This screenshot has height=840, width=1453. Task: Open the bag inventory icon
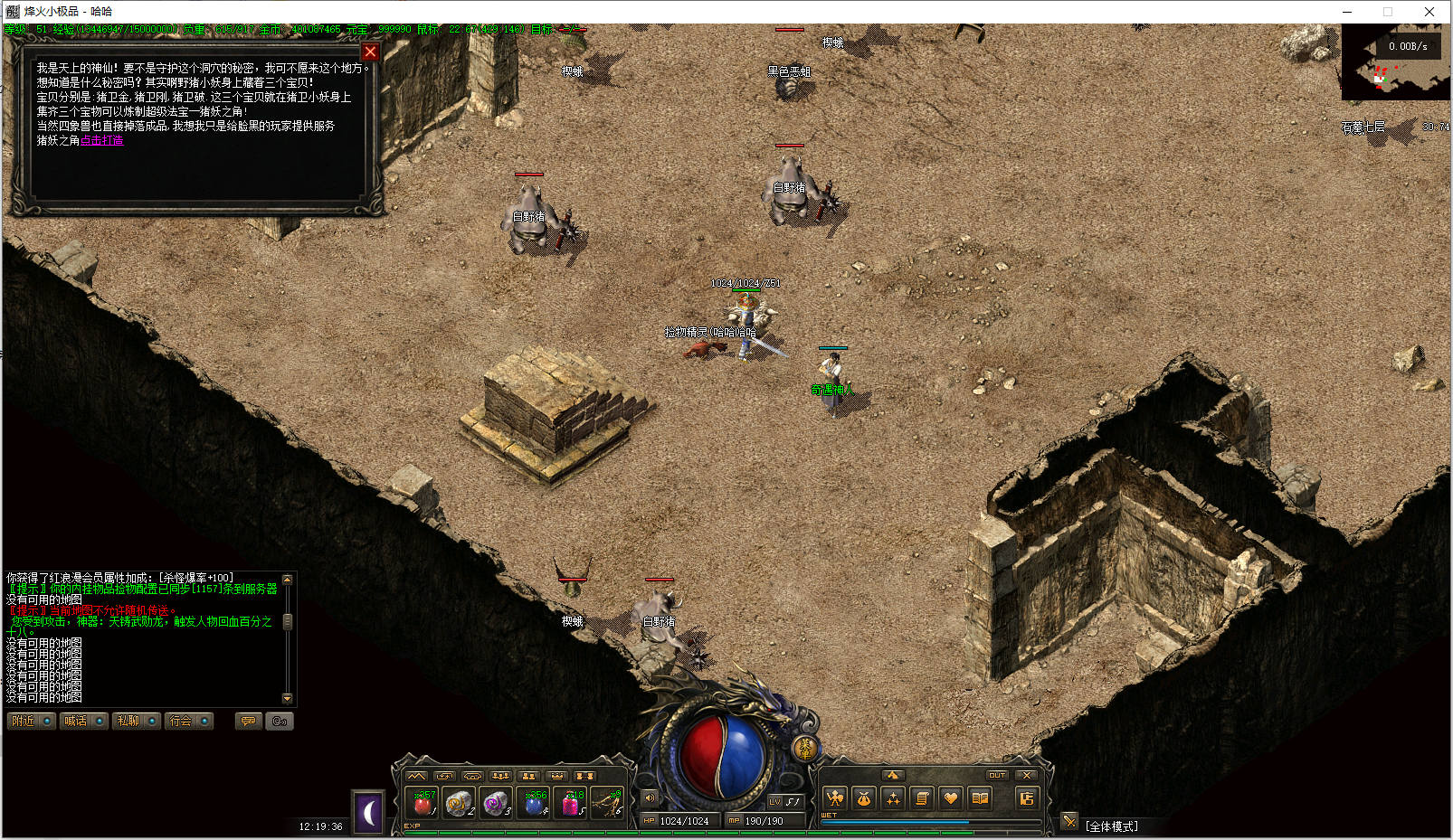pyautogui.click(x=864, y=798)
